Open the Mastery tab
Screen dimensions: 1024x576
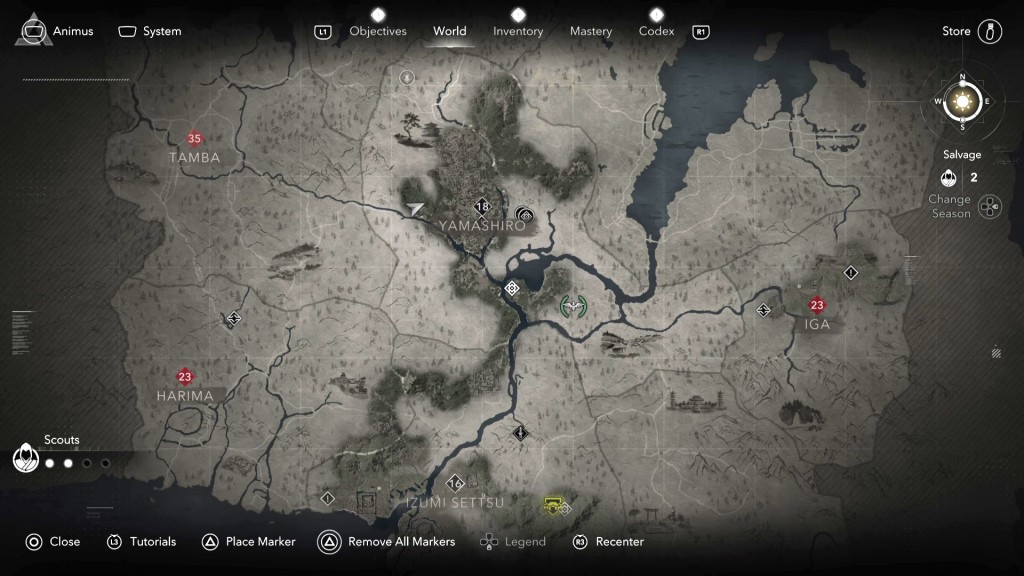[x=591, y=31]
